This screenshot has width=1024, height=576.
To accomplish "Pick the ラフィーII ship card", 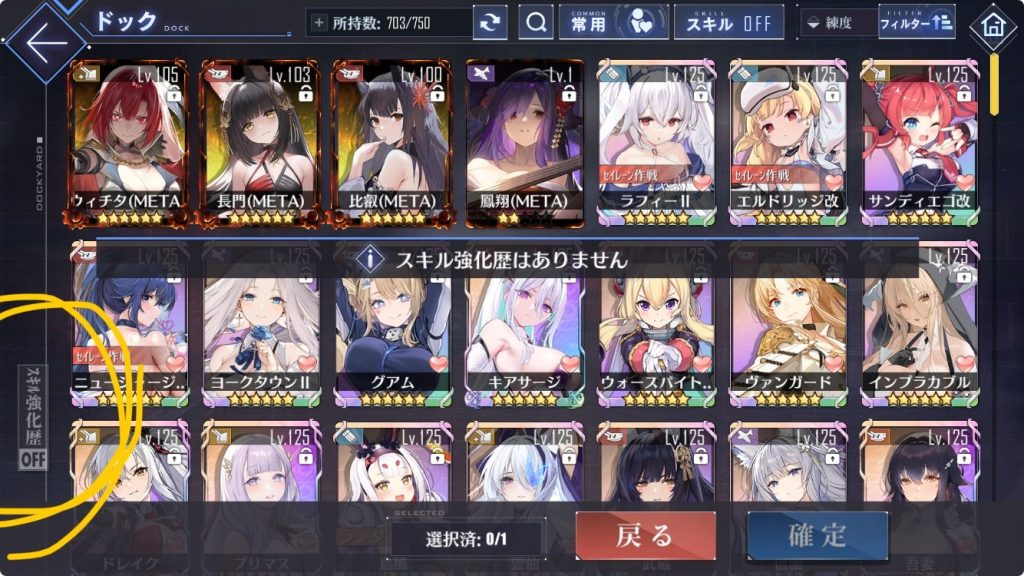I will pyautogui.click(x=656, y=138).
